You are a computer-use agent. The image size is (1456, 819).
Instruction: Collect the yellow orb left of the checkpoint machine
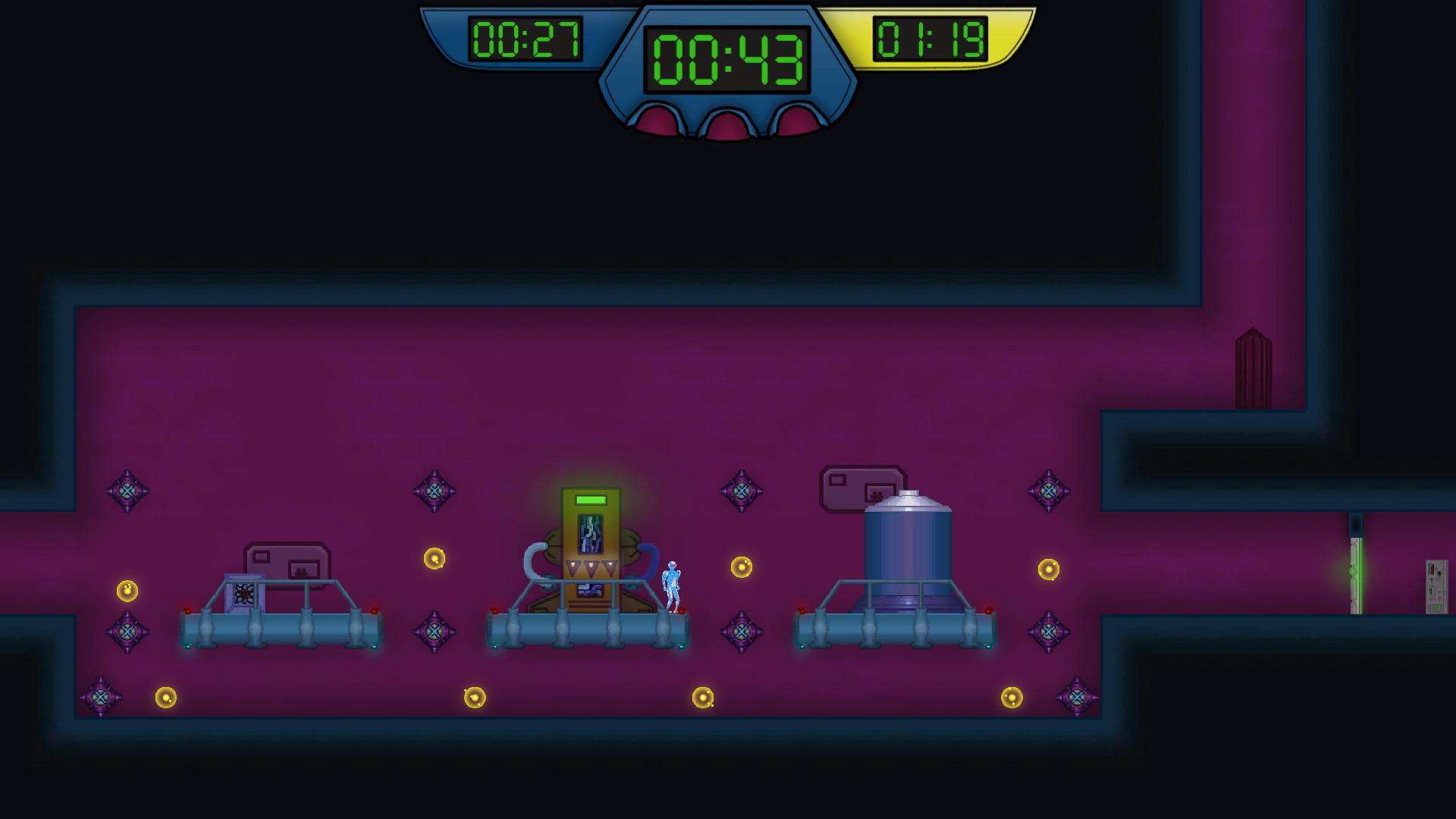[436, 558]
